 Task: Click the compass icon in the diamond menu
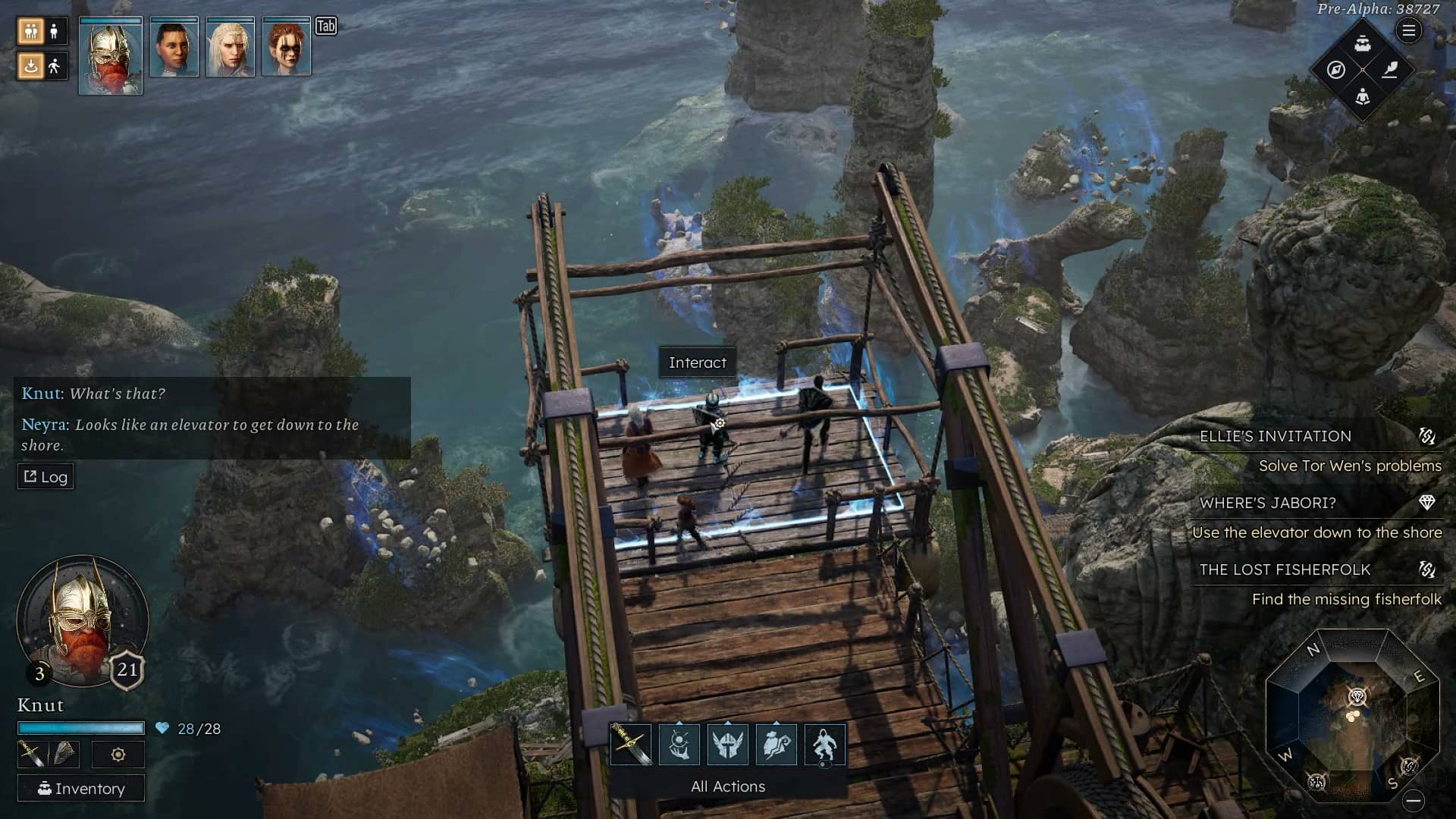tap(1336, 70)
